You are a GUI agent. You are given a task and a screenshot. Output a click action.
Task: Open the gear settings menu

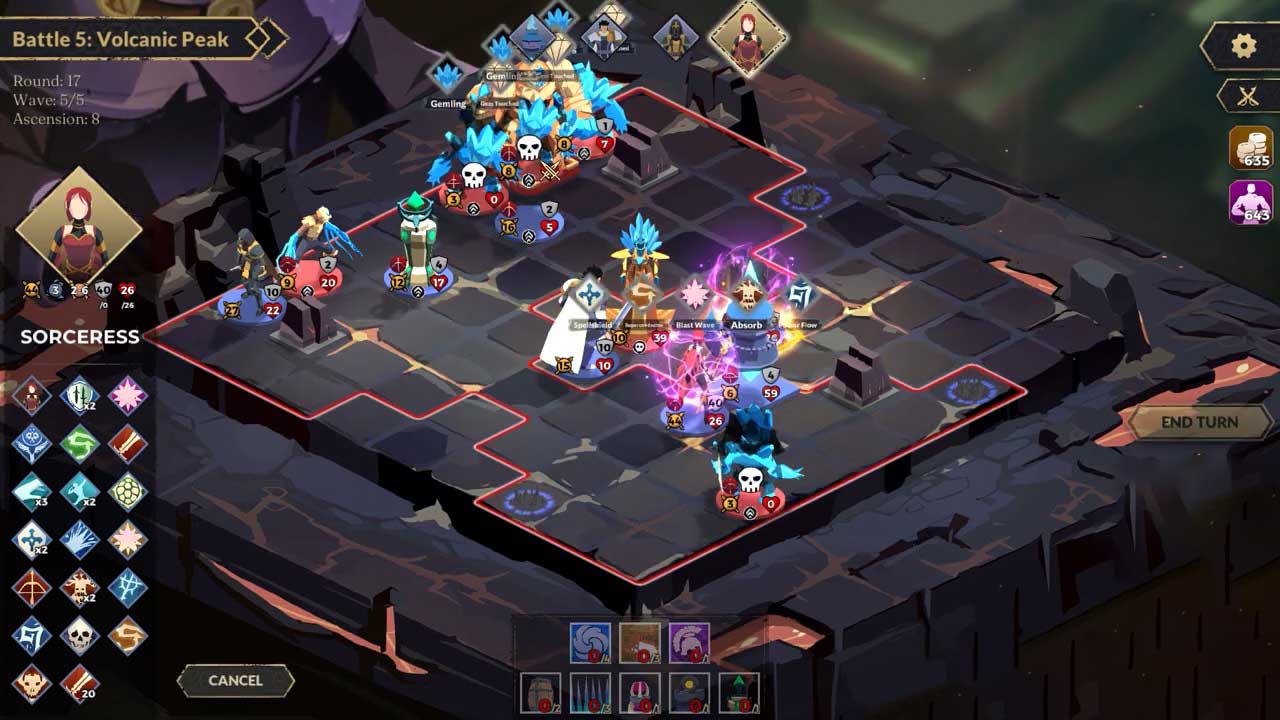1243,46
